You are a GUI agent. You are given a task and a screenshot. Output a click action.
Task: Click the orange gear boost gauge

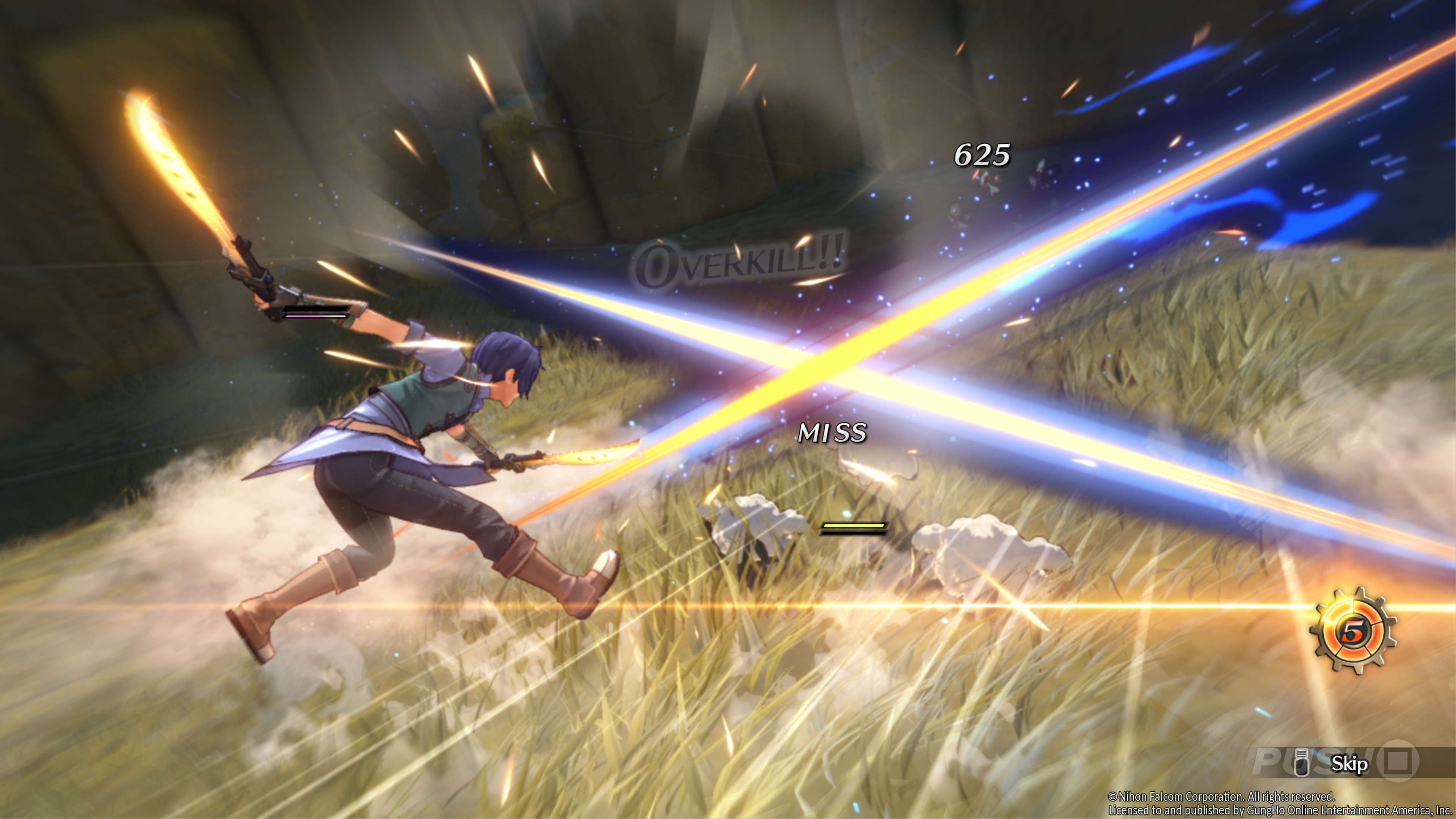pyautogui.click(x=1353, y=631)
